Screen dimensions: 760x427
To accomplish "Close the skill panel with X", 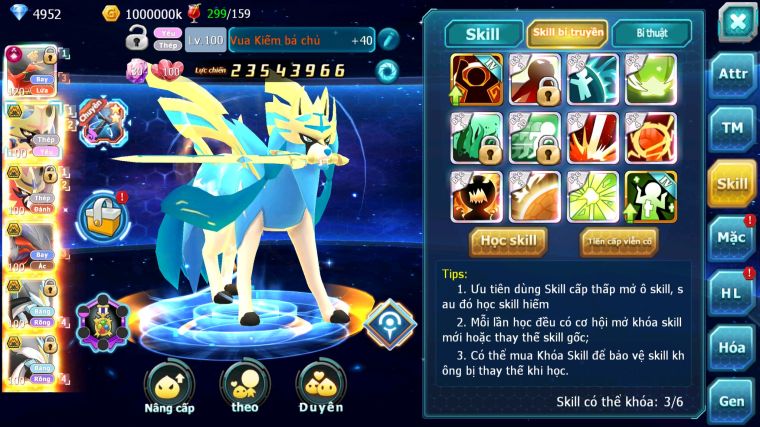I will tap(736, 22).
